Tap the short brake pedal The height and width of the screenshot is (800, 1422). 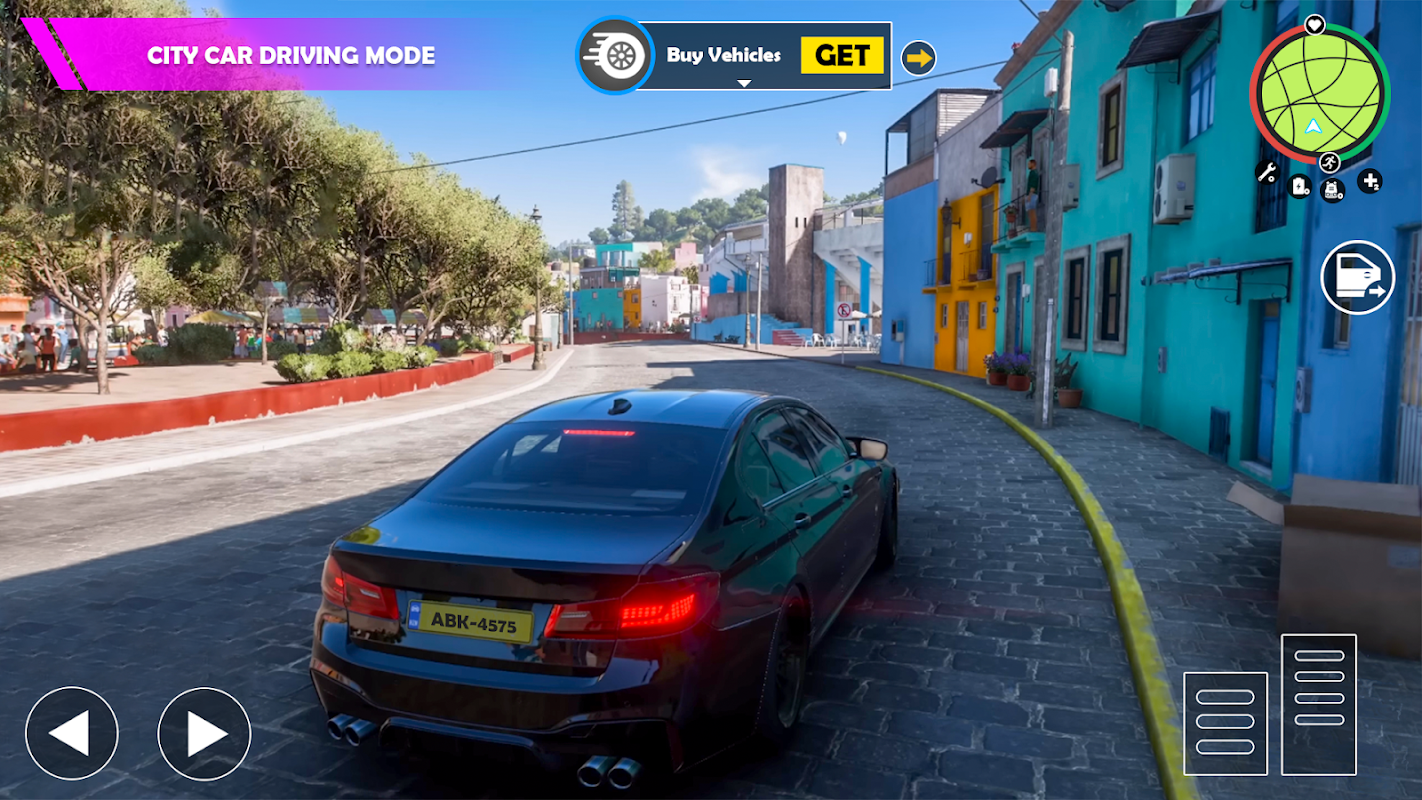(1225, 723)
